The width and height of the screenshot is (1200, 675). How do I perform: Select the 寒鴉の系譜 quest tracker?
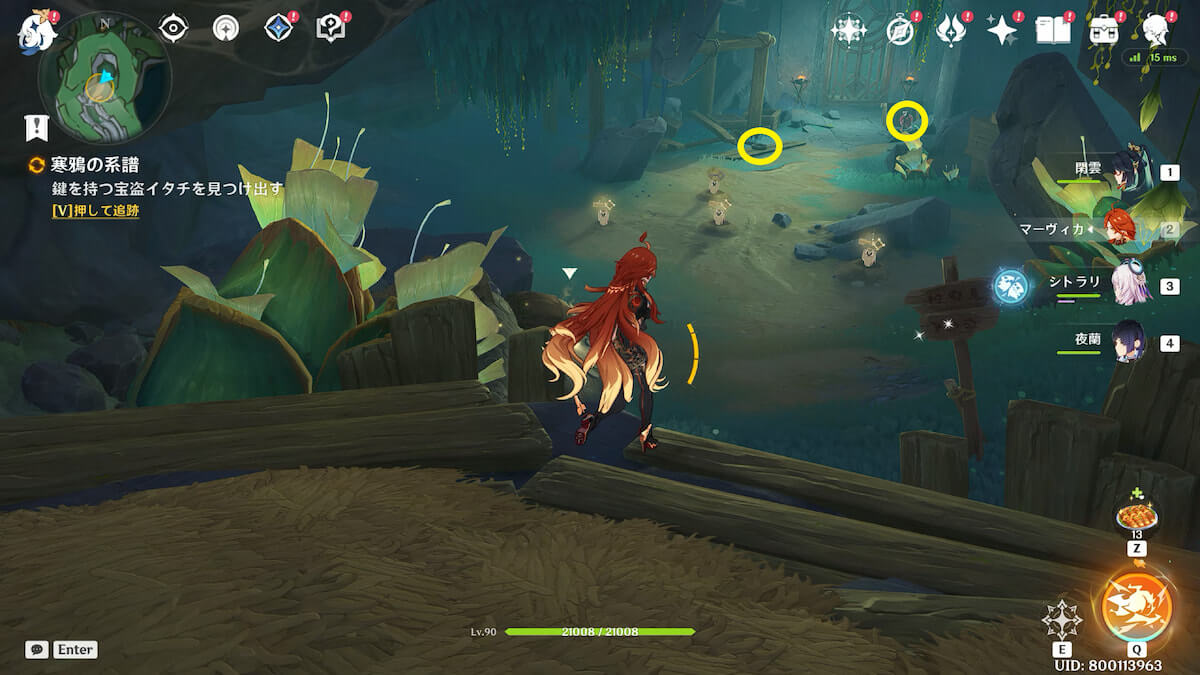click(x=94, y=165)
